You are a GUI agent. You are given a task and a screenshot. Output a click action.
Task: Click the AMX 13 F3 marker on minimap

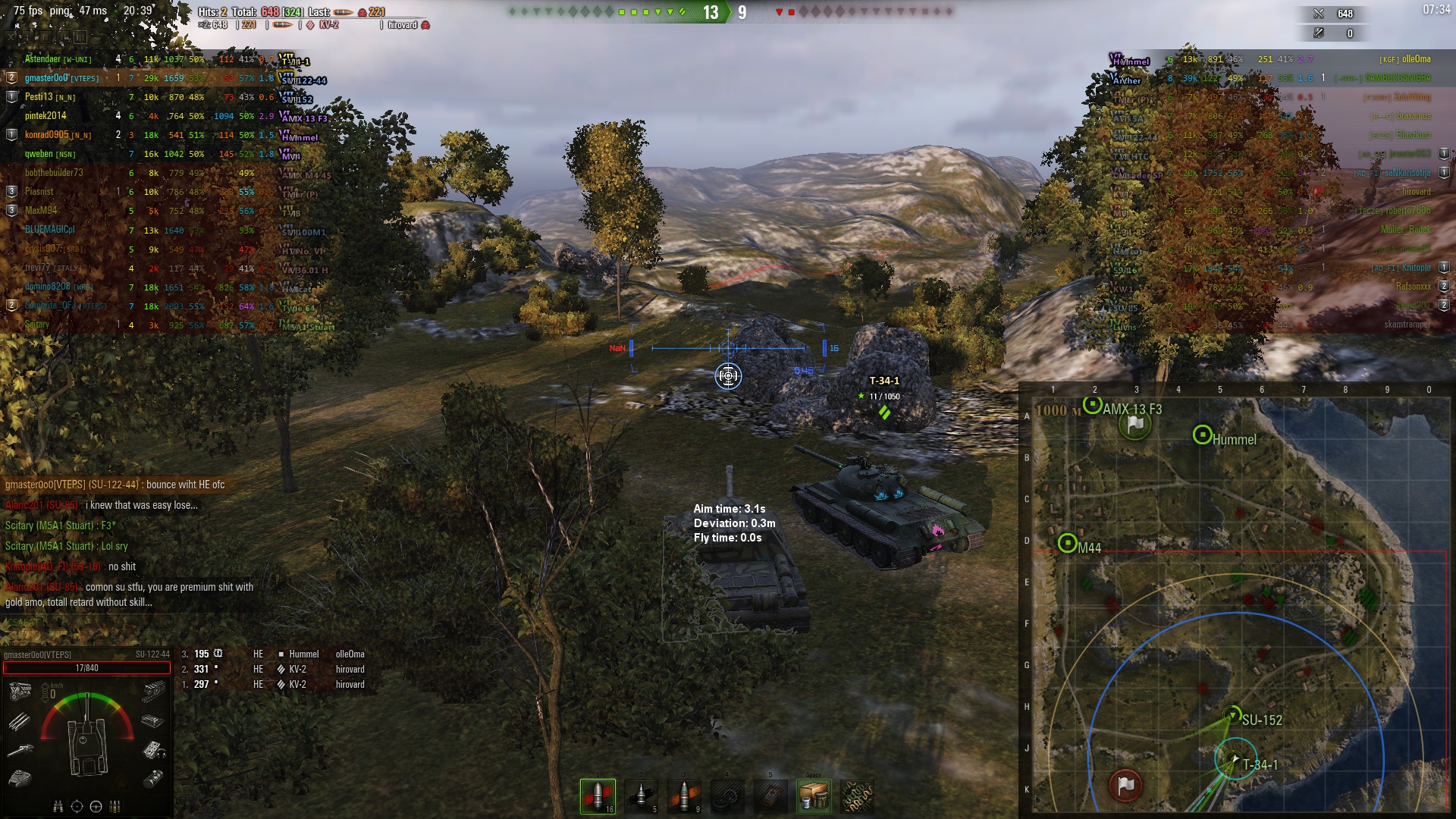(x=1092, y=405)
